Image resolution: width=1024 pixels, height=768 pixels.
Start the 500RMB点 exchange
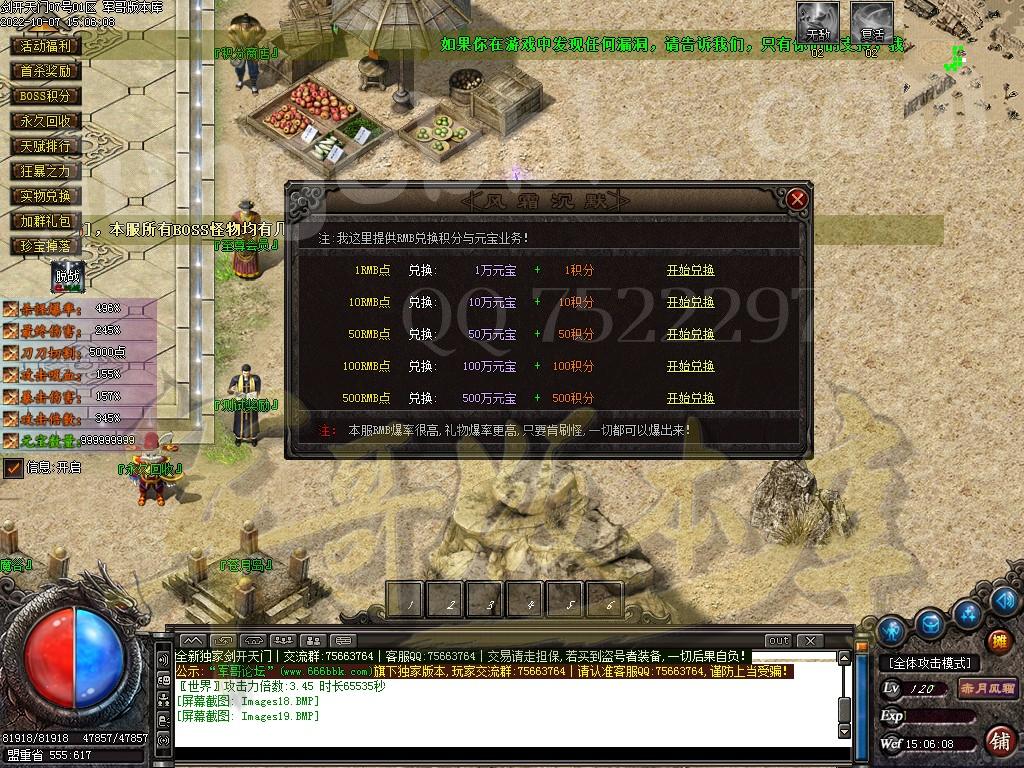pos(690,398)
